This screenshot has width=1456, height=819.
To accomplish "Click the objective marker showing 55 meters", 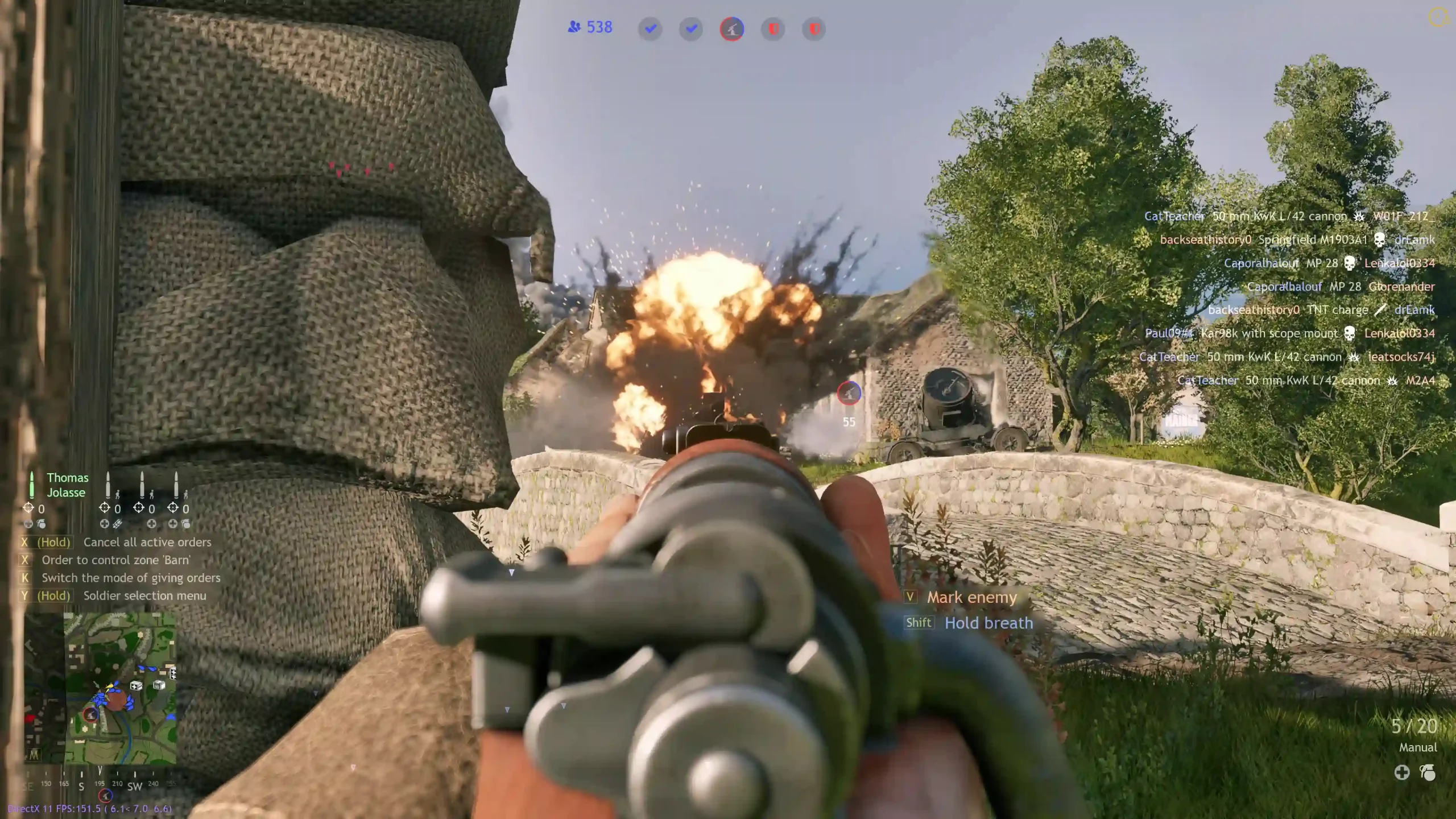I will (849, 394).
